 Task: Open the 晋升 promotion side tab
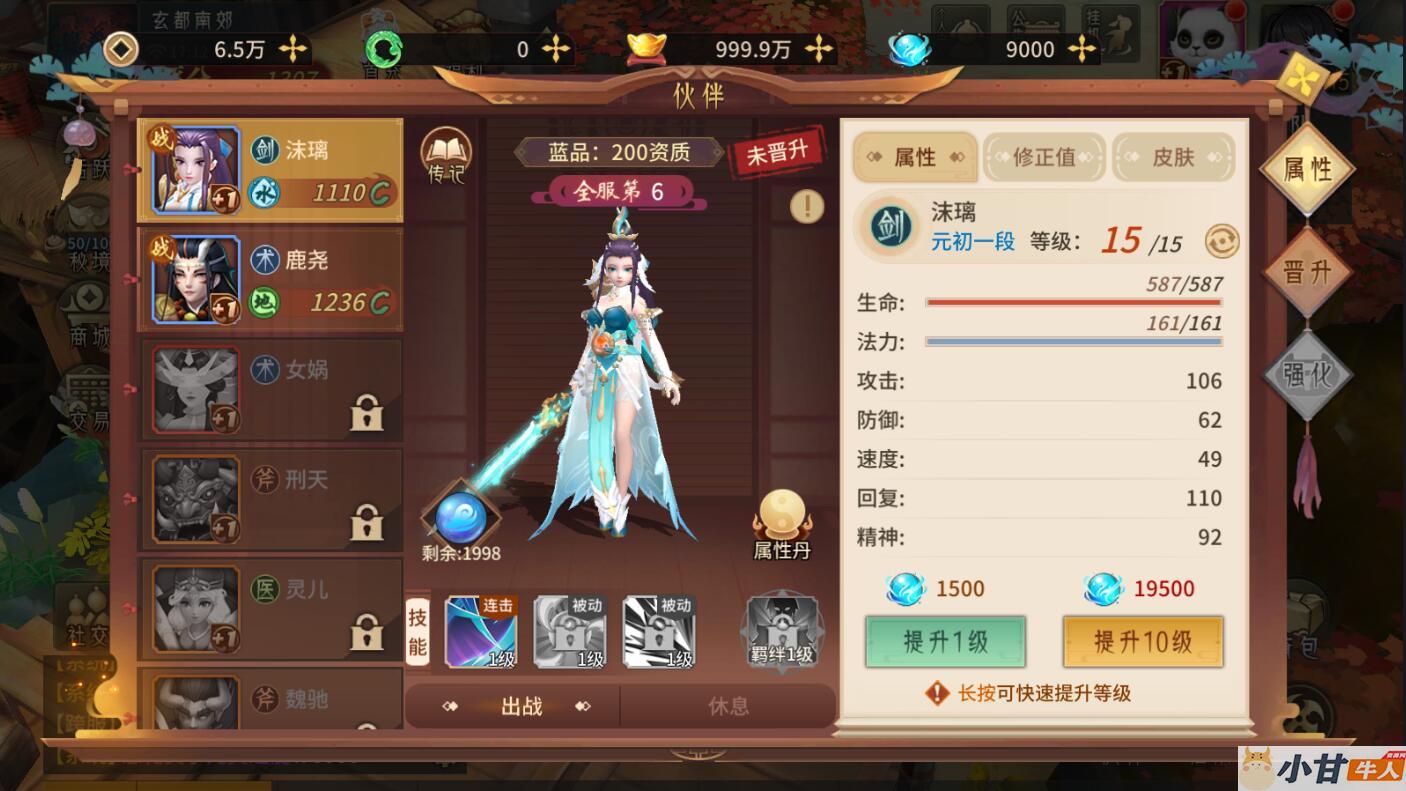tap(1307, 272)
